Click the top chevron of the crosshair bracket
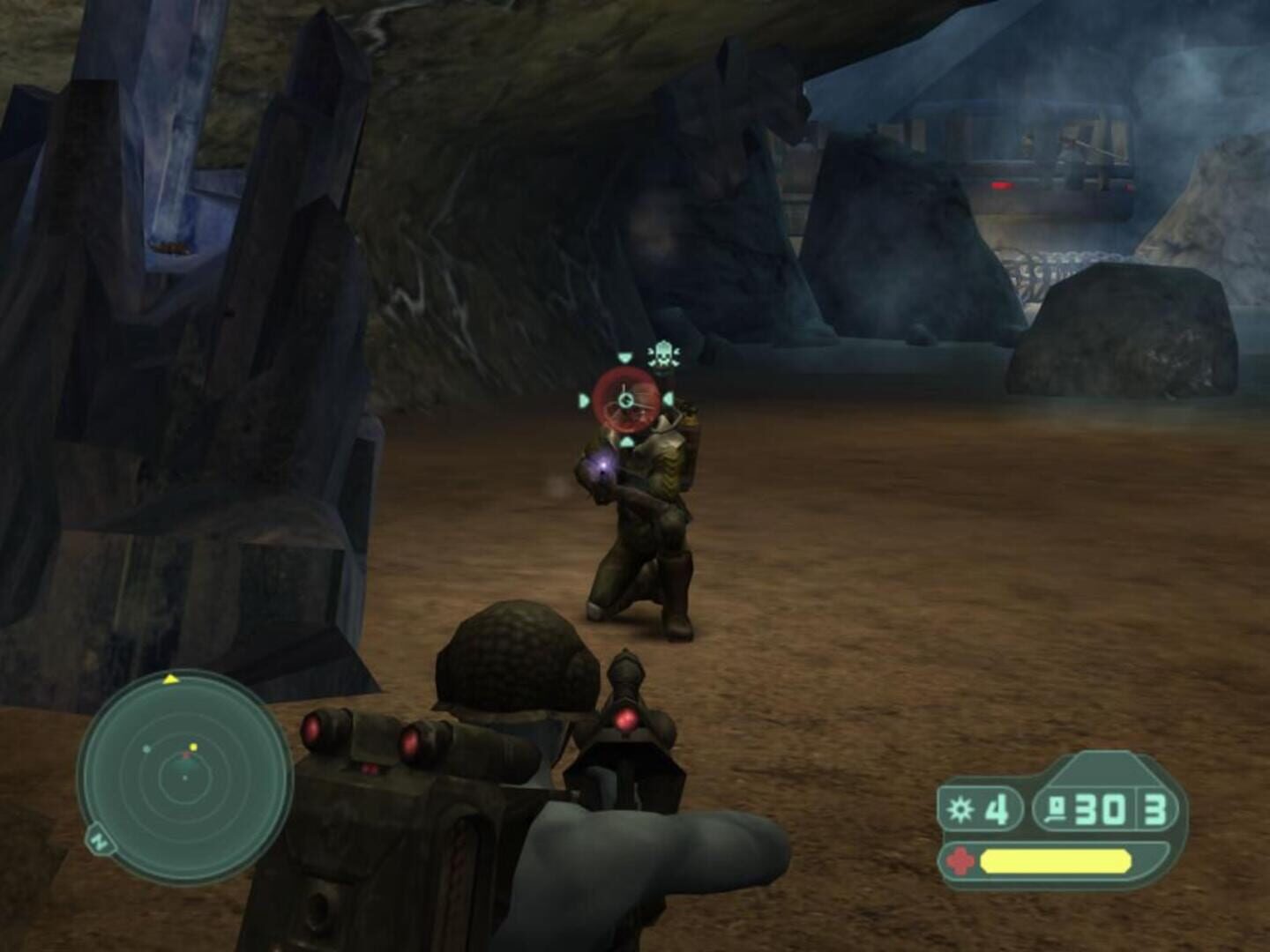Viewport: 1270px width, 952px height. (x=624, y=358)
